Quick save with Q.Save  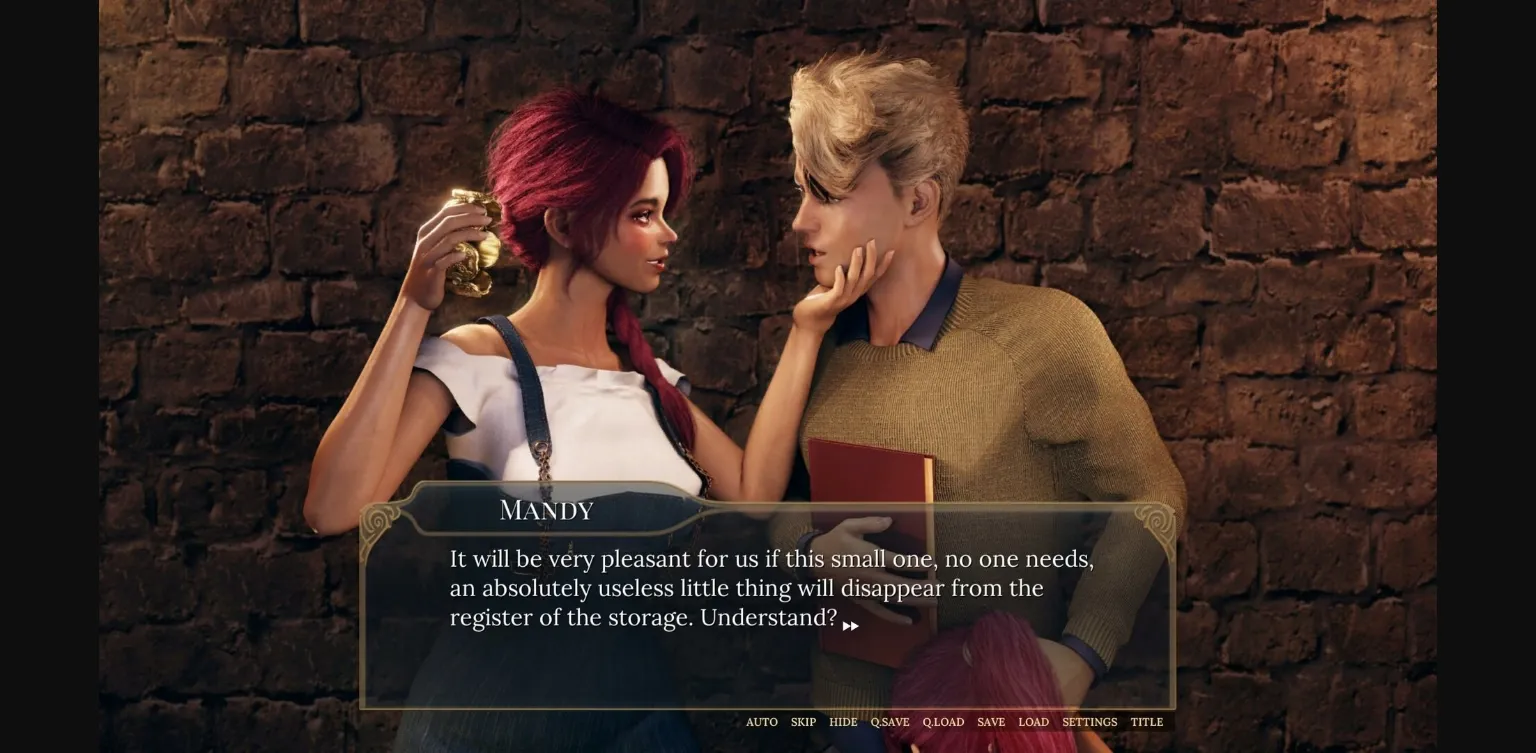[890, 722]
